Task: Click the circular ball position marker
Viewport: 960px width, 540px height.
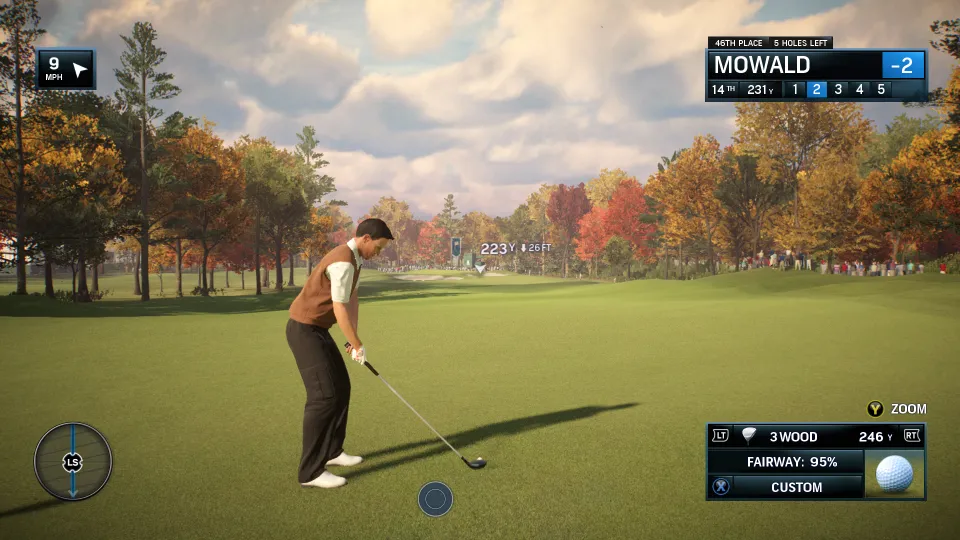Action: click(x=435, y=498)
